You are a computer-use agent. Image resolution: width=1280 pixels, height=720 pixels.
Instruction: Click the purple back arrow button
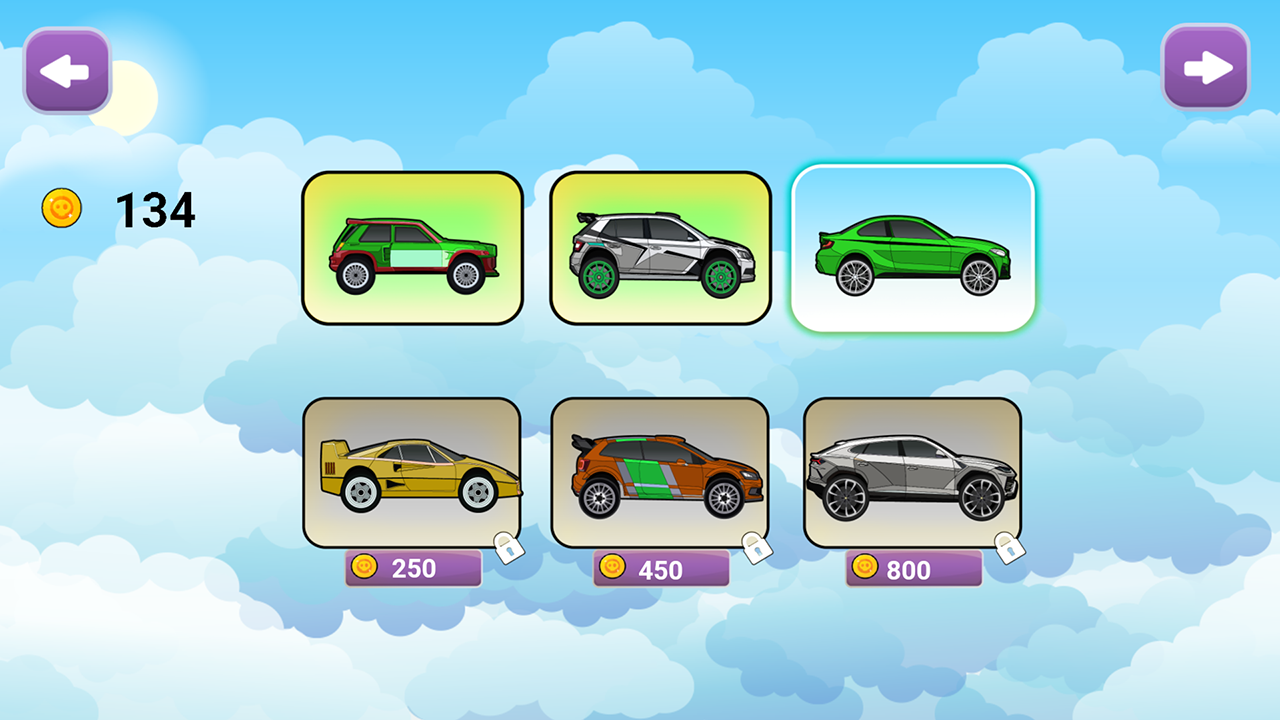tap(67, 70)
